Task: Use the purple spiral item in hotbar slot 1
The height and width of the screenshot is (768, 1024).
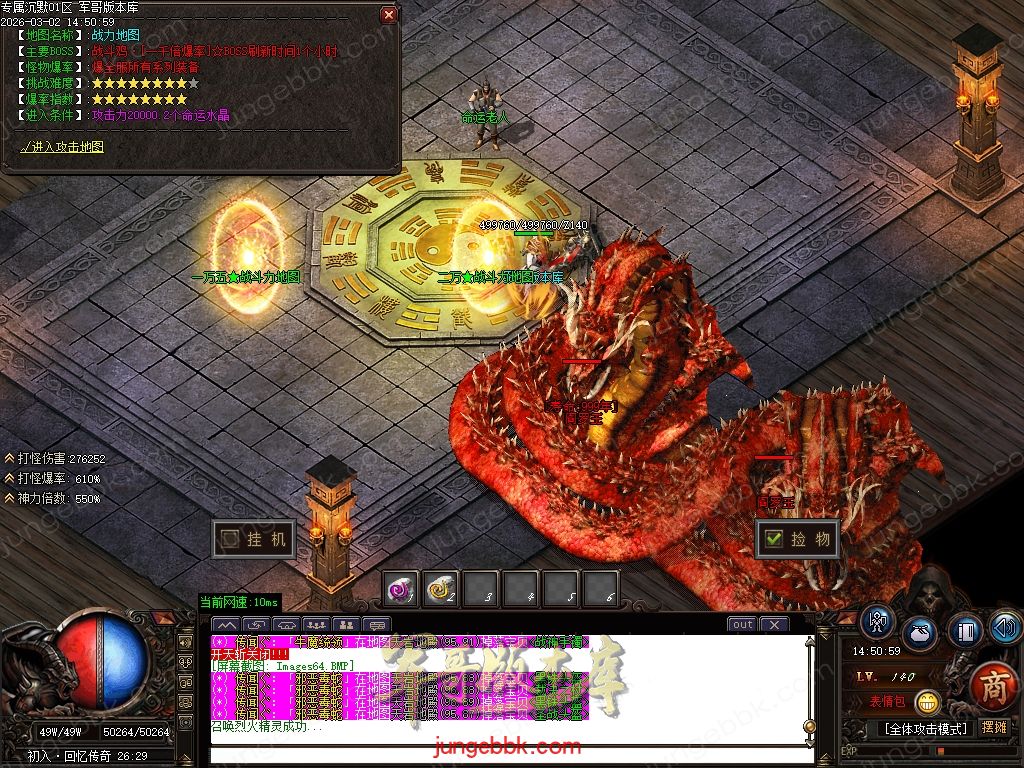Action: (x=402, y=590)
